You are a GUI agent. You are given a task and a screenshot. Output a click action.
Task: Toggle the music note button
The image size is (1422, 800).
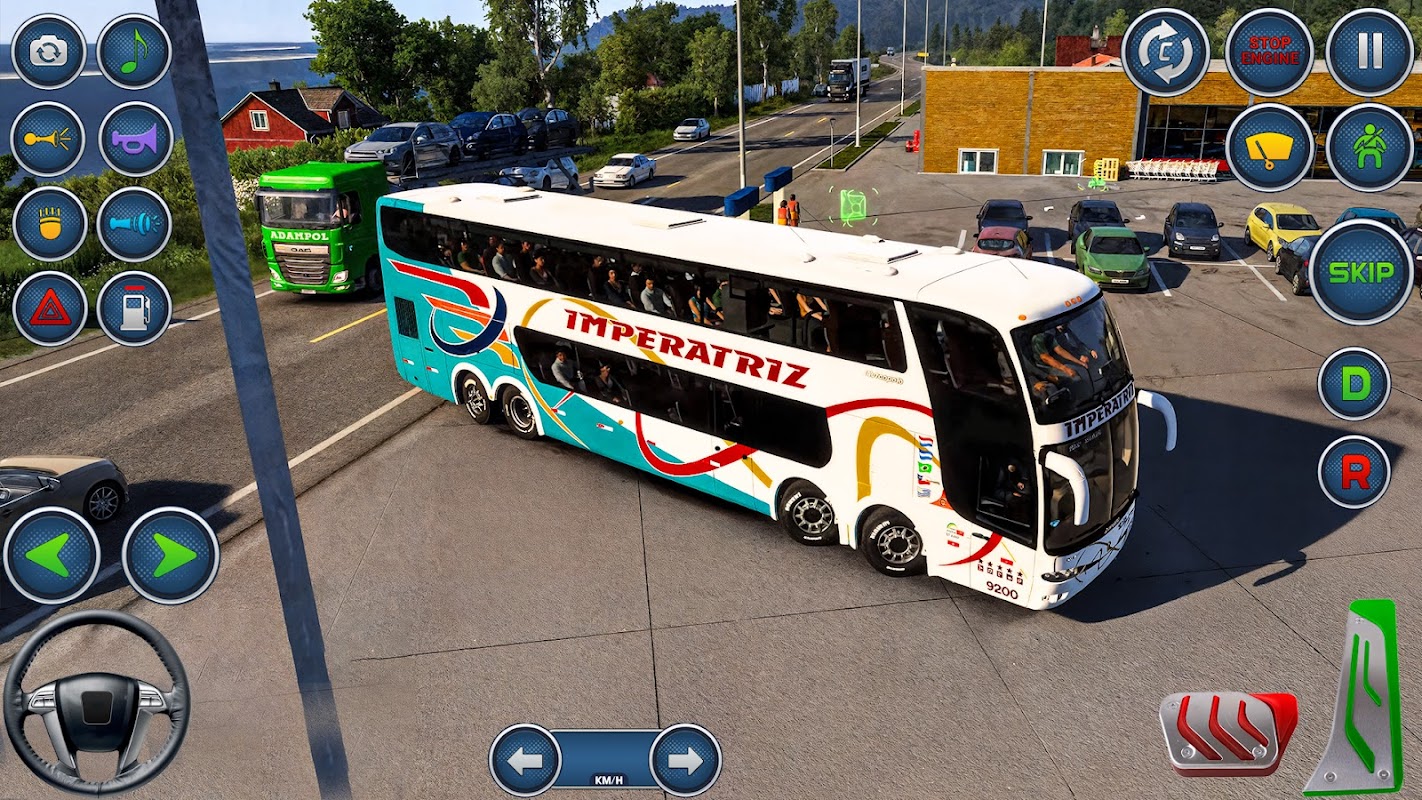[134, 52]
